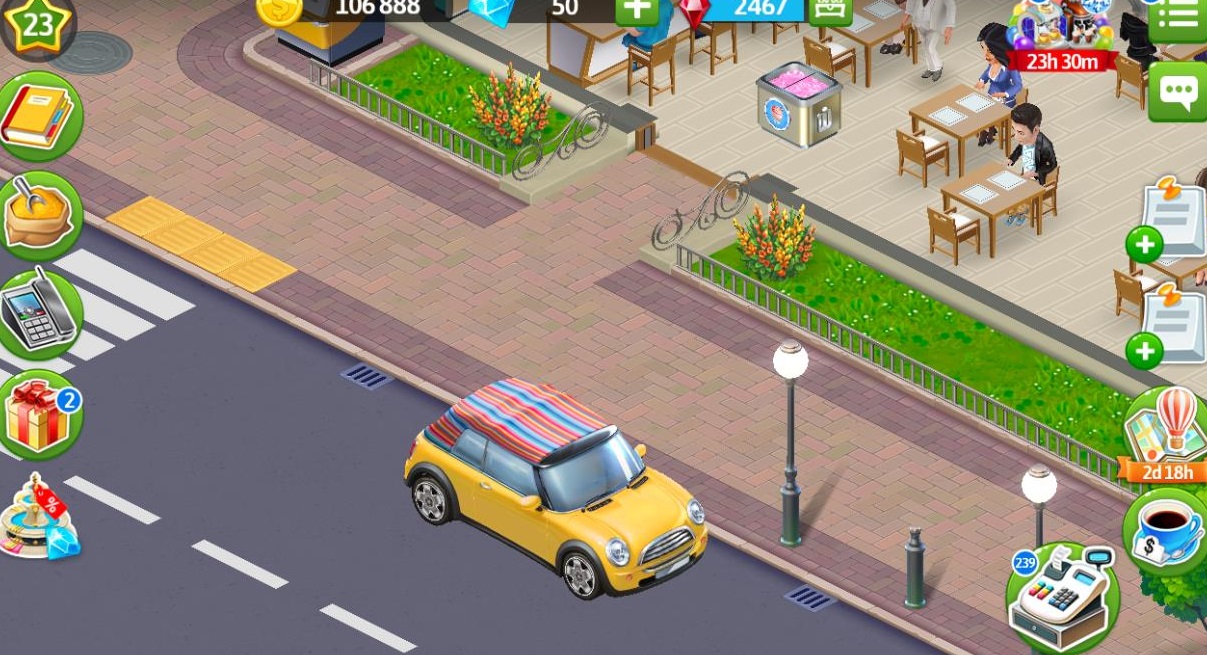This screenshot has width=1207, height=655.
Task: Open the green list menu button
Action: click(1178, 19)
